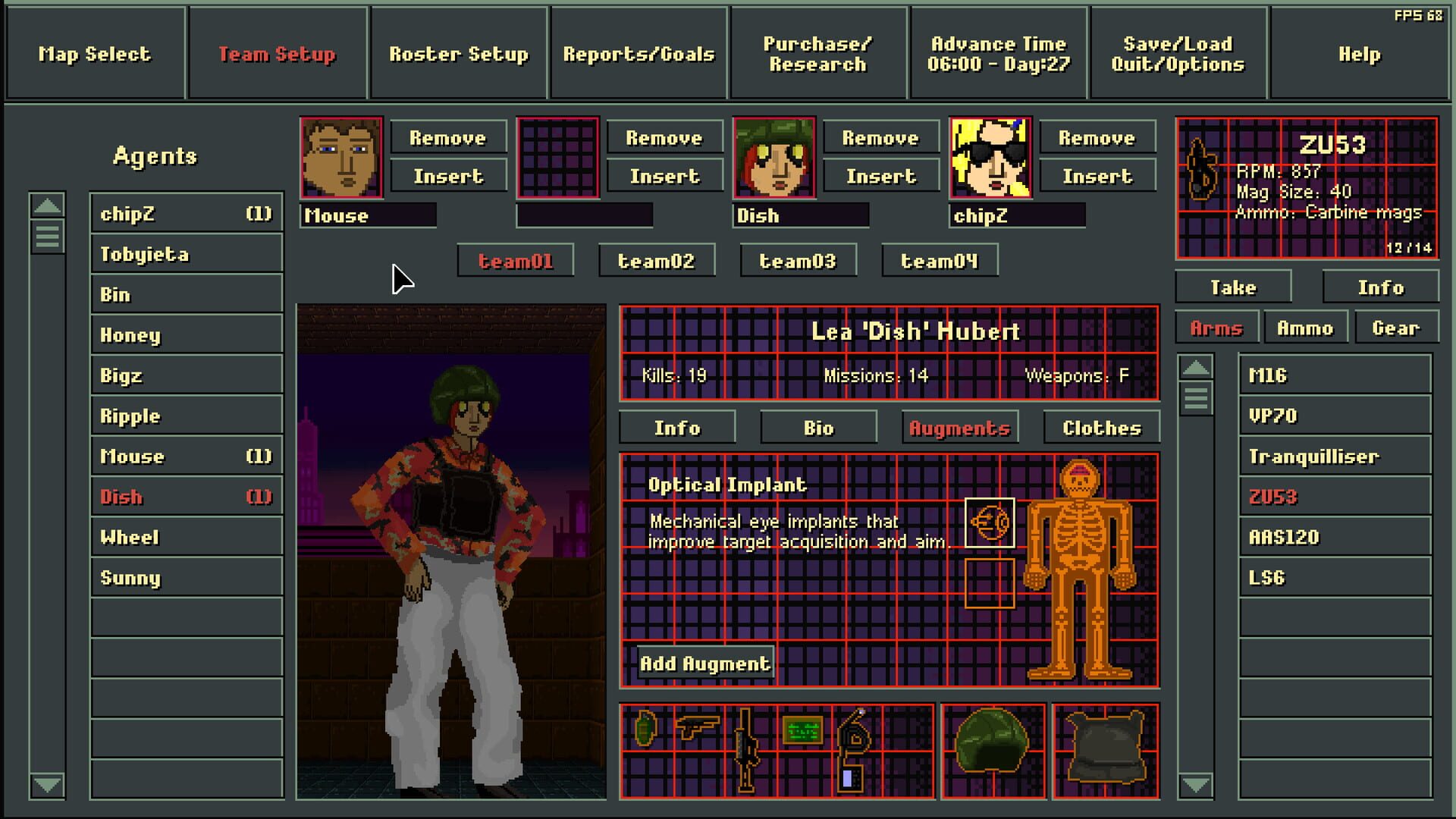This screenshot has width=1456, height=819.
Task: Select the armor vest equipment slot
Action: (1105, 747)
